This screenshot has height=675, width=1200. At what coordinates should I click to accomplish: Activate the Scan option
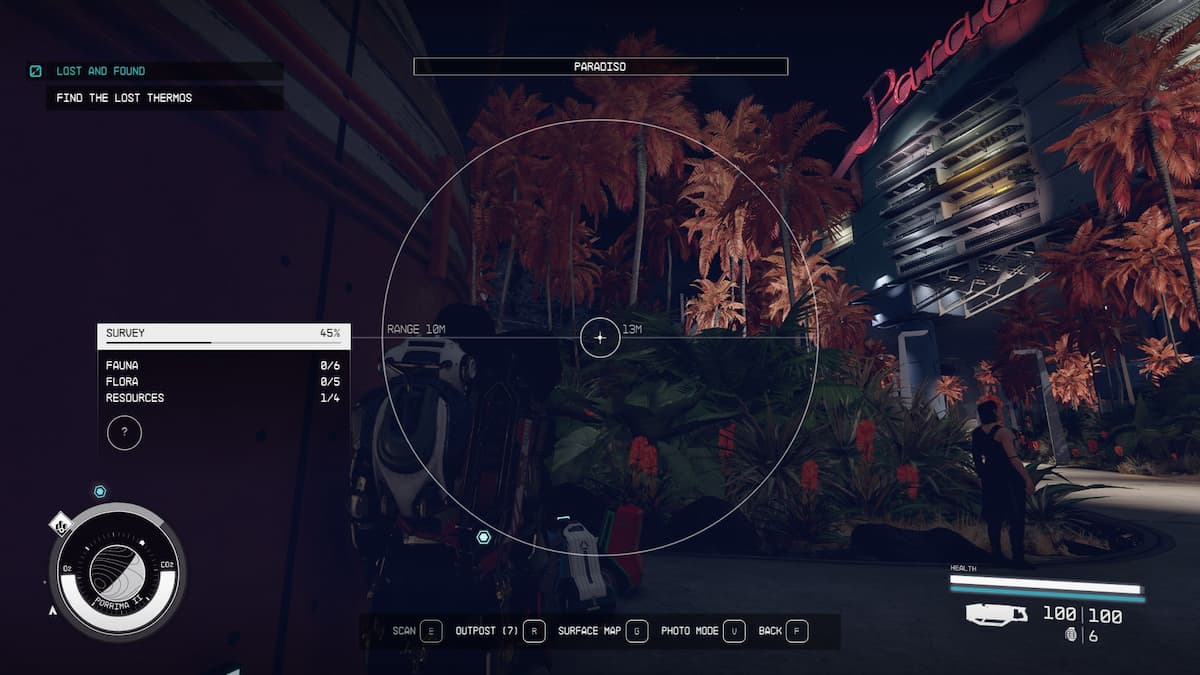pos(417,631)
